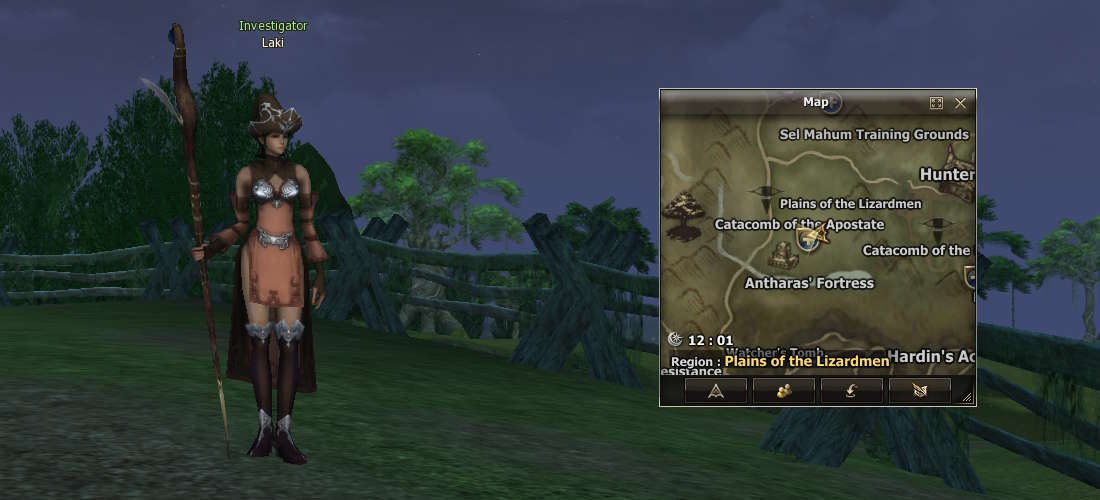The width and height of the screenshot is (1100, 500).
Task: Close the Map window
Action: click(x=960, y=103)
